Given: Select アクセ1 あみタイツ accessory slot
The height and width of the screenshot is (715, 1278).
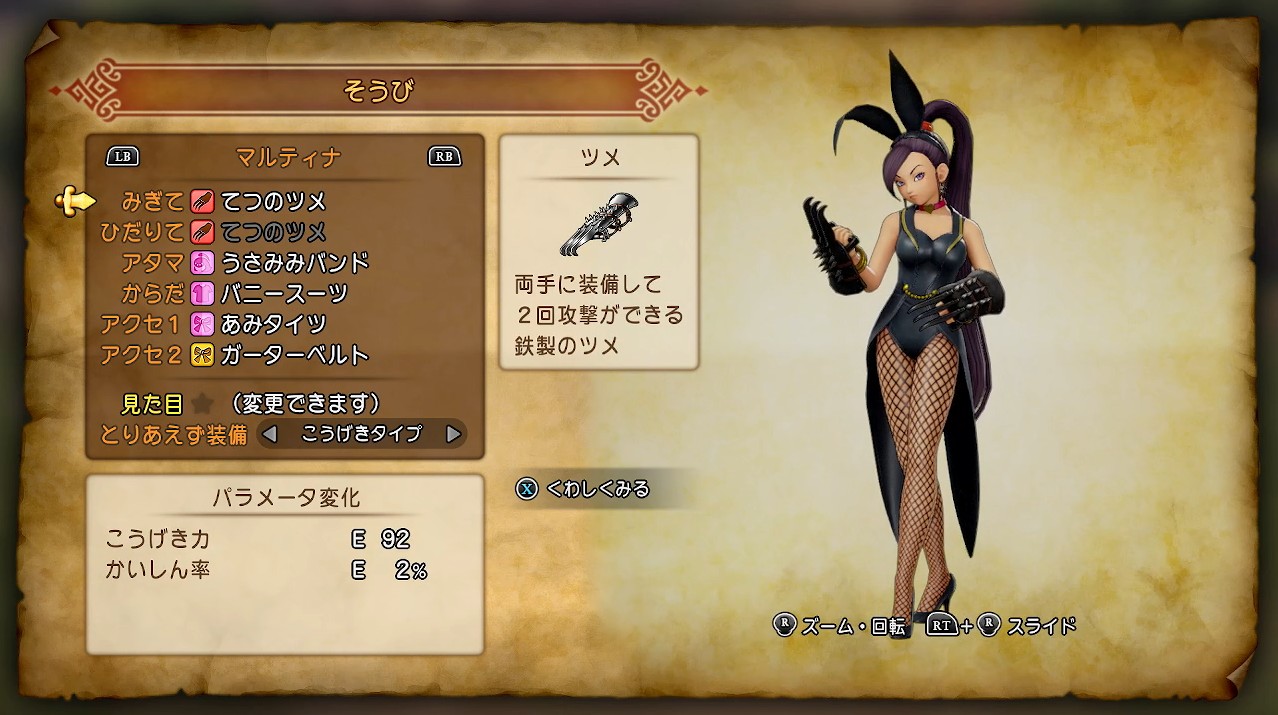Looking at the screenshot, I should (x=258, y=324).
